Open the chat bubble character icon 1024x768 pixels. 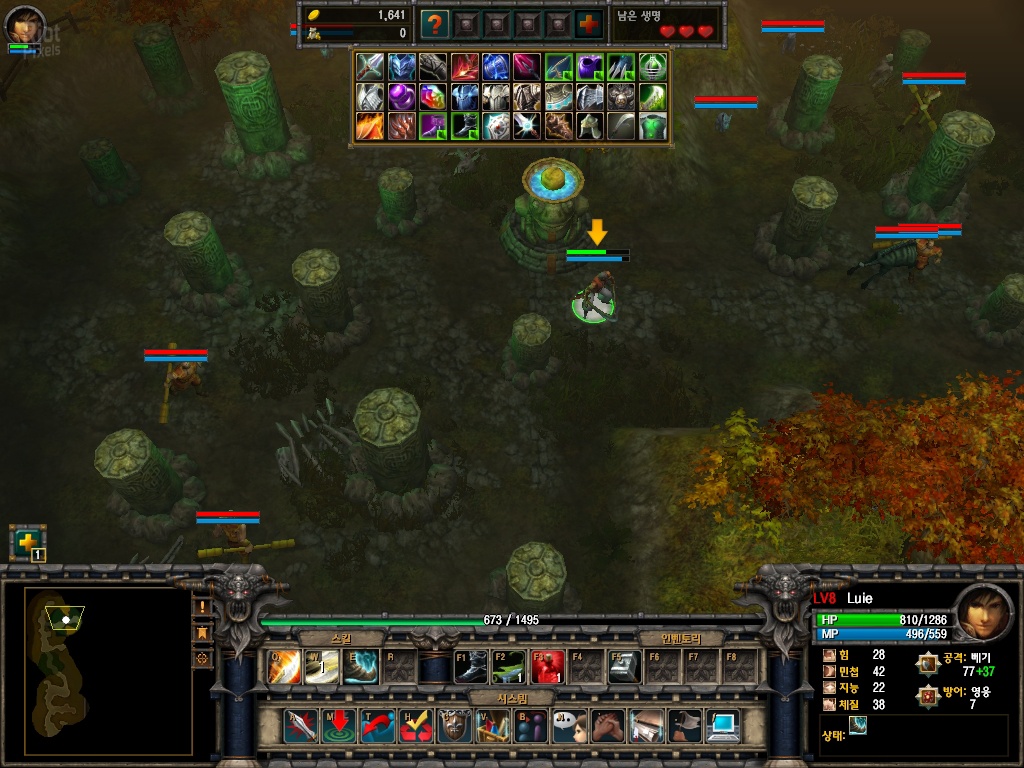point(569,725)
